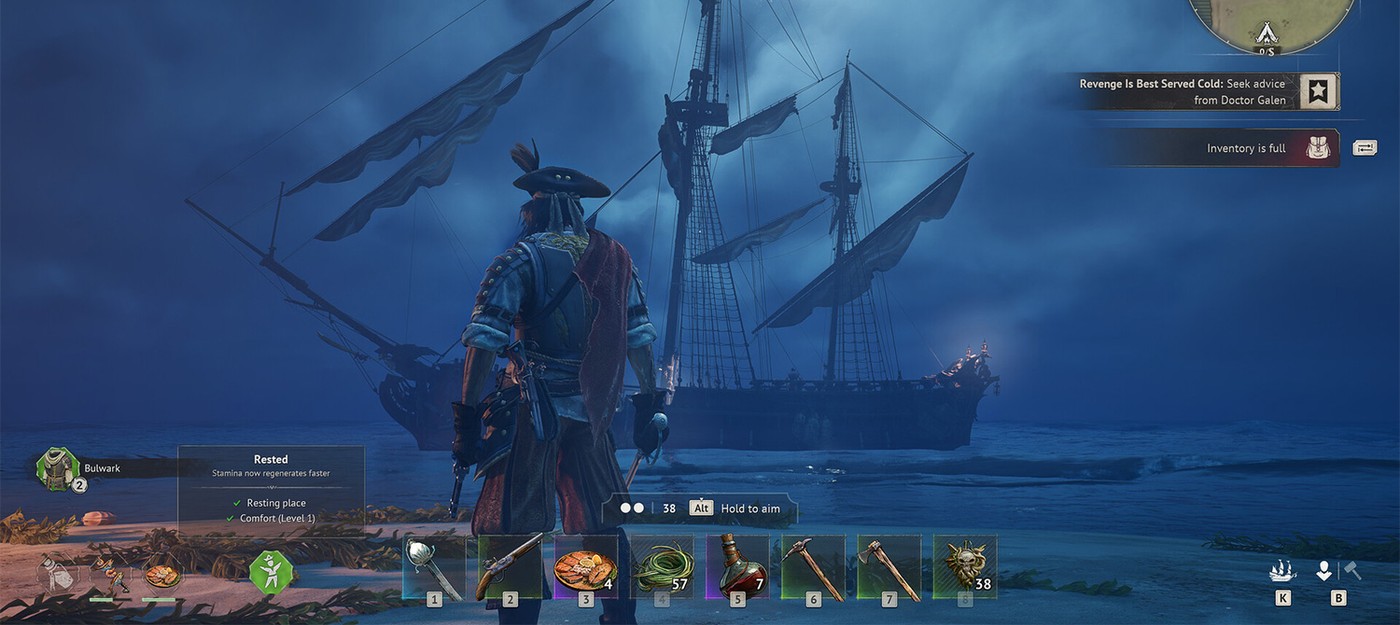
Task: Select the cutlass sword hotbar slot
Action: (434, 567)
